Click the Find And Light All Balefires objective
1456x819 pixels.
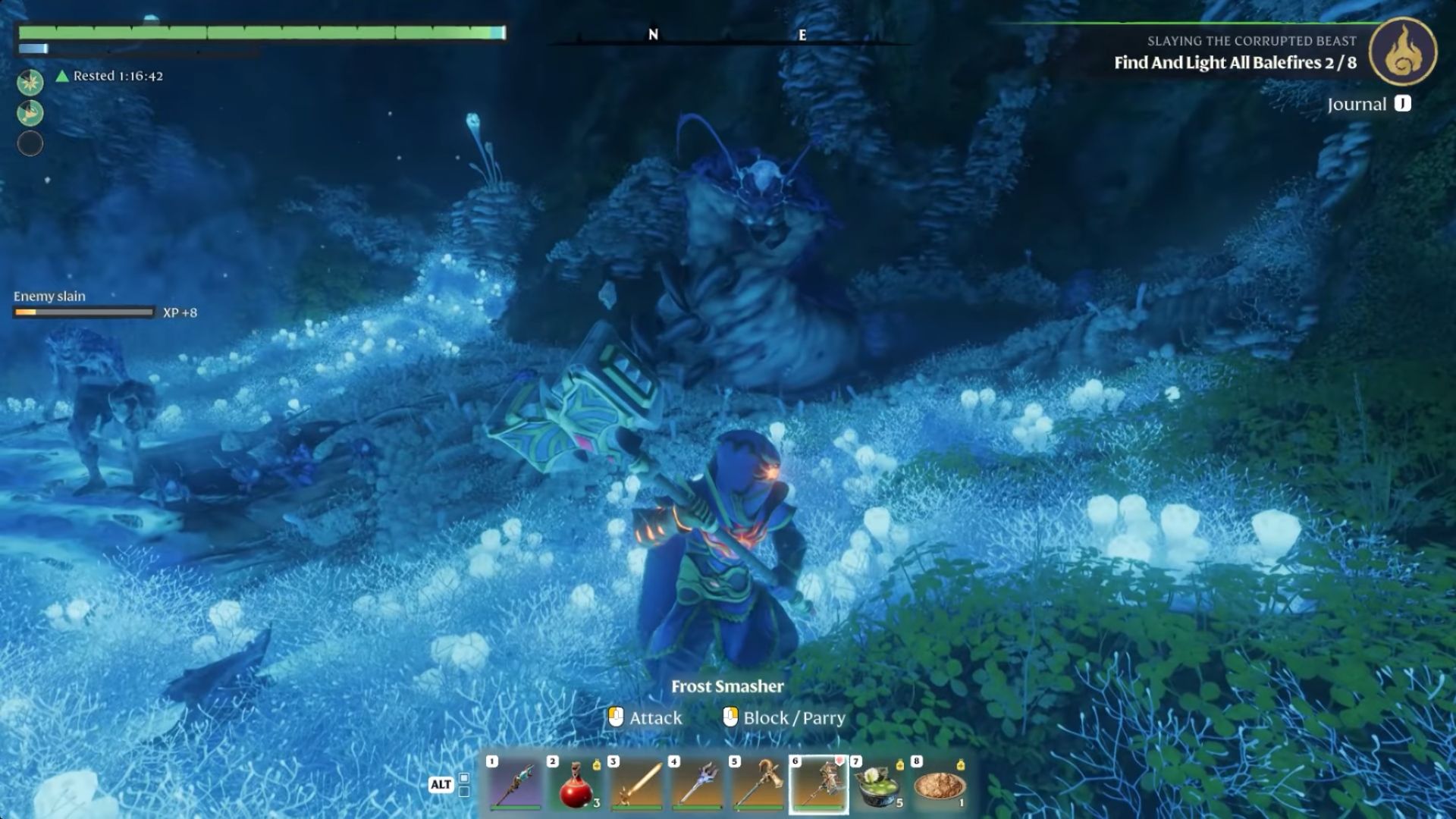pyautogui.click(x=1235, y=63)
